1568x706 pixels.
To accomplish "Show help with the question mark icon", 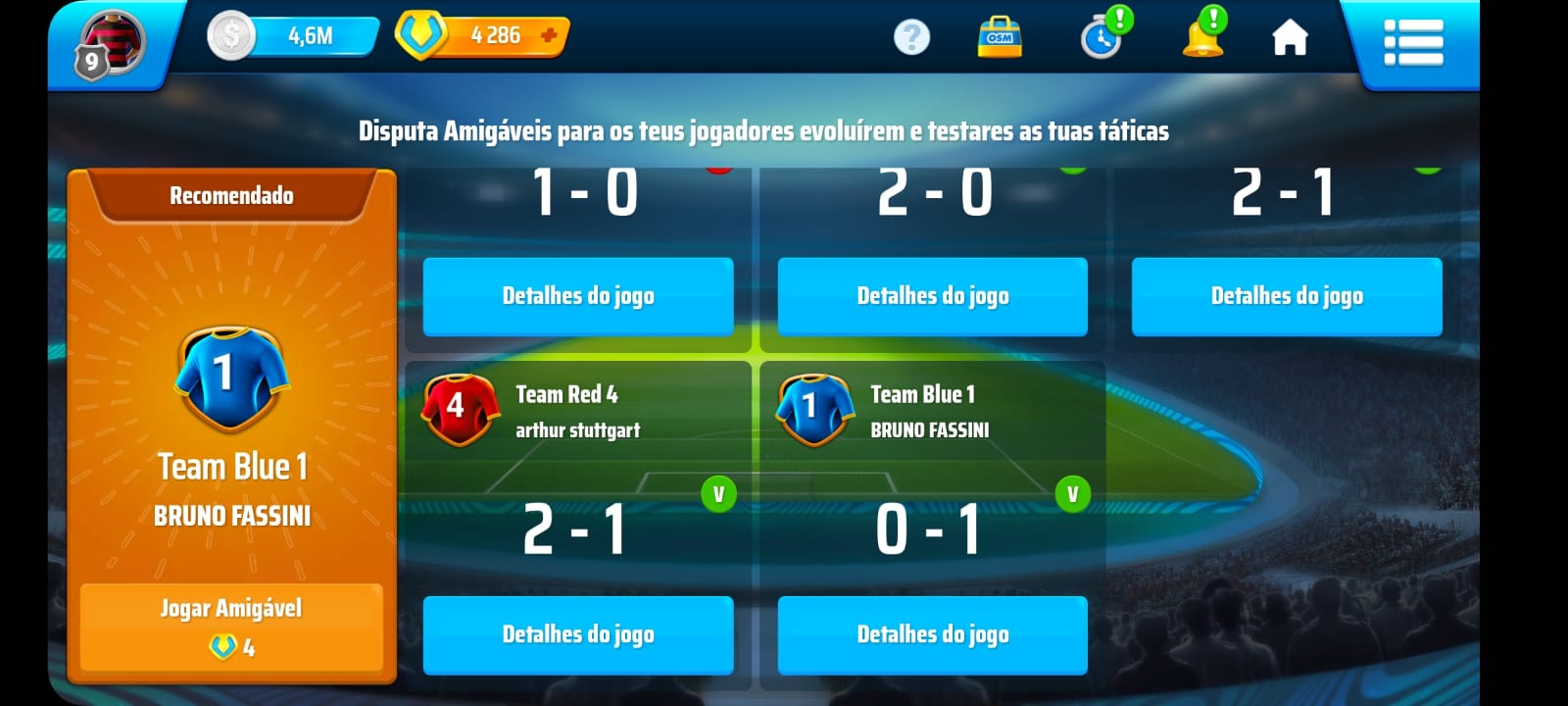I will pos(911,37).
